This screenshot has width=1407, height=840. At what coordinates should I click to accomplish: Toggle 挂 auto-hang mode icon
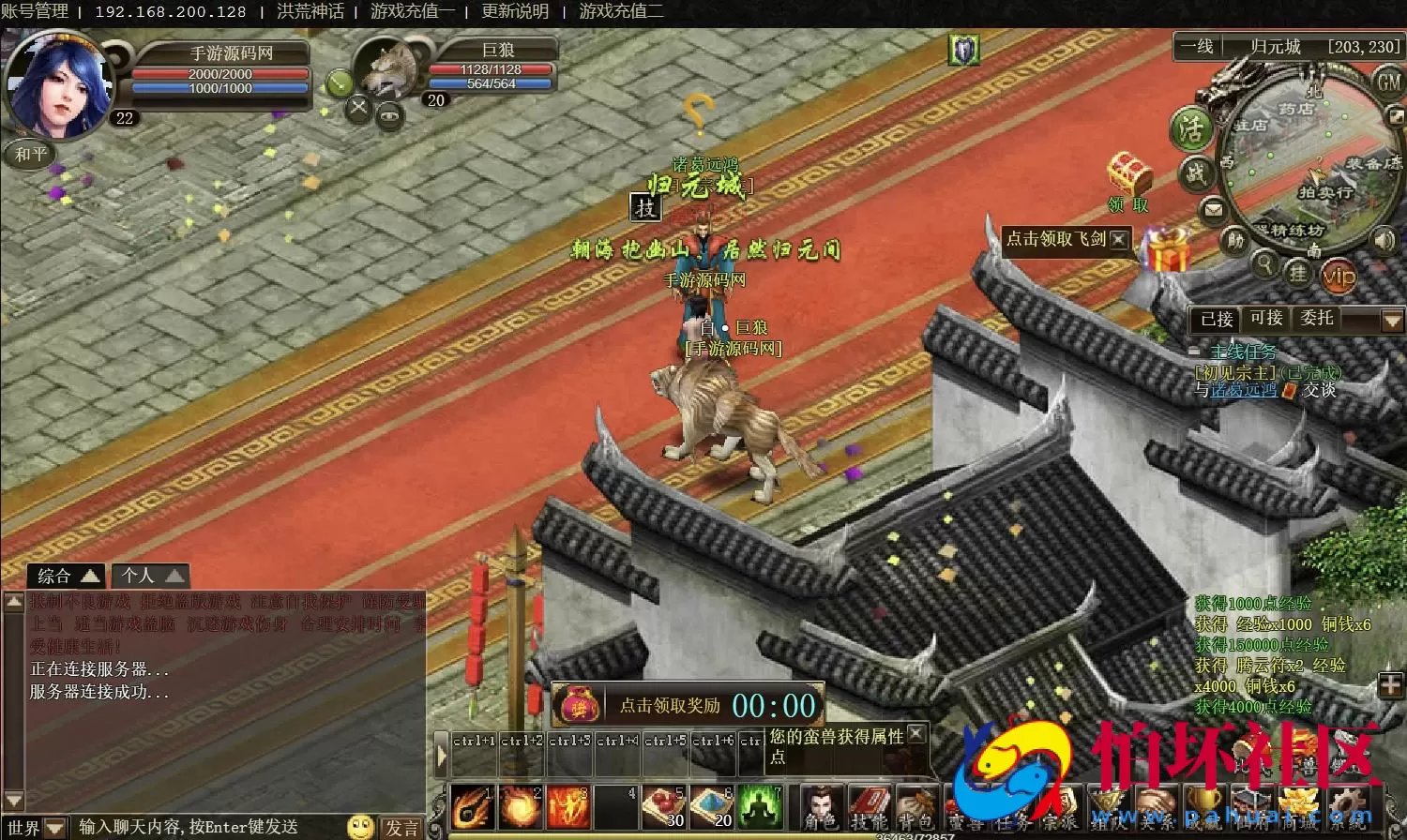(x=1299, y=272)
